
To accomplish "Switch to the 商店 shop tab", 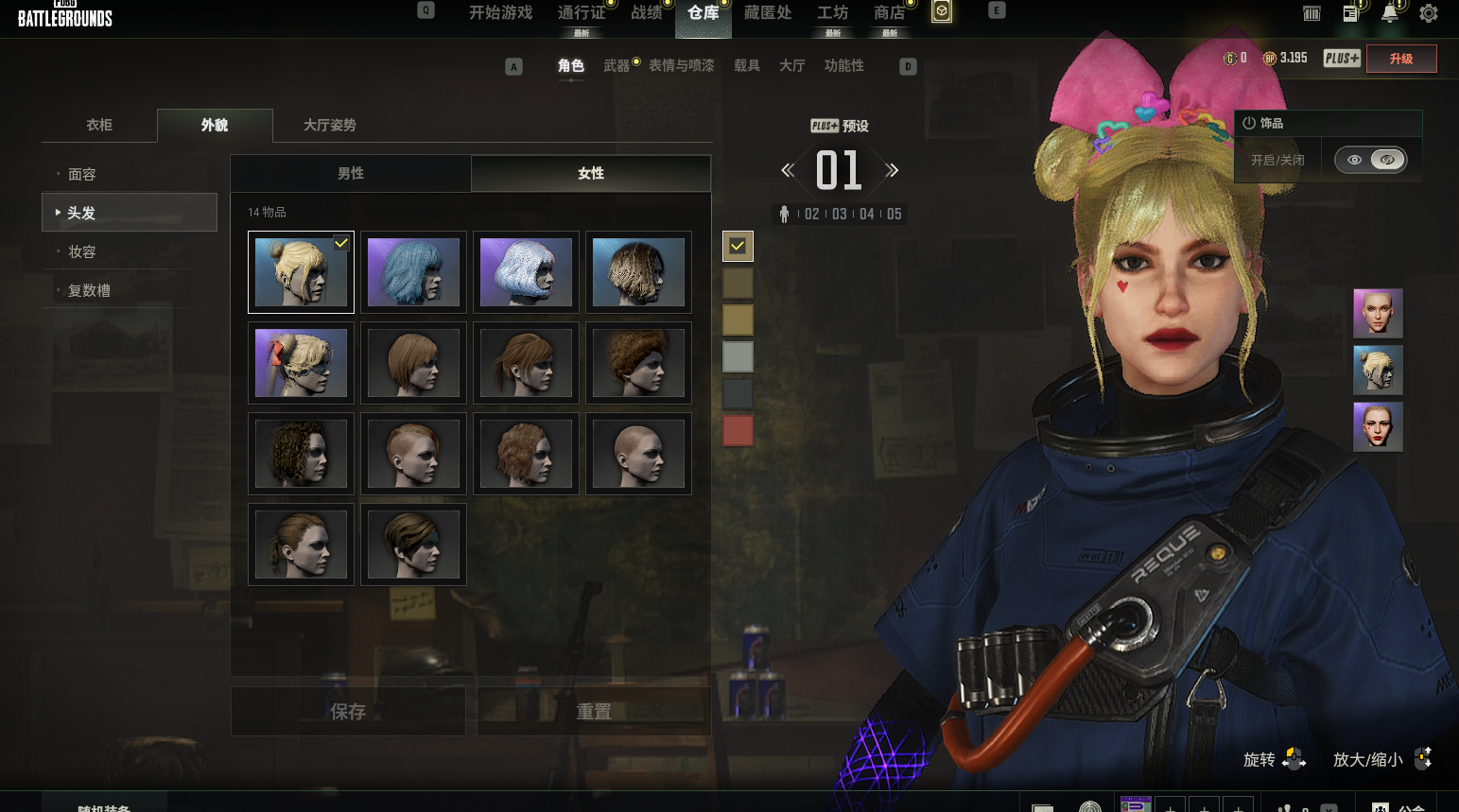I will click(x=889, y=13).
